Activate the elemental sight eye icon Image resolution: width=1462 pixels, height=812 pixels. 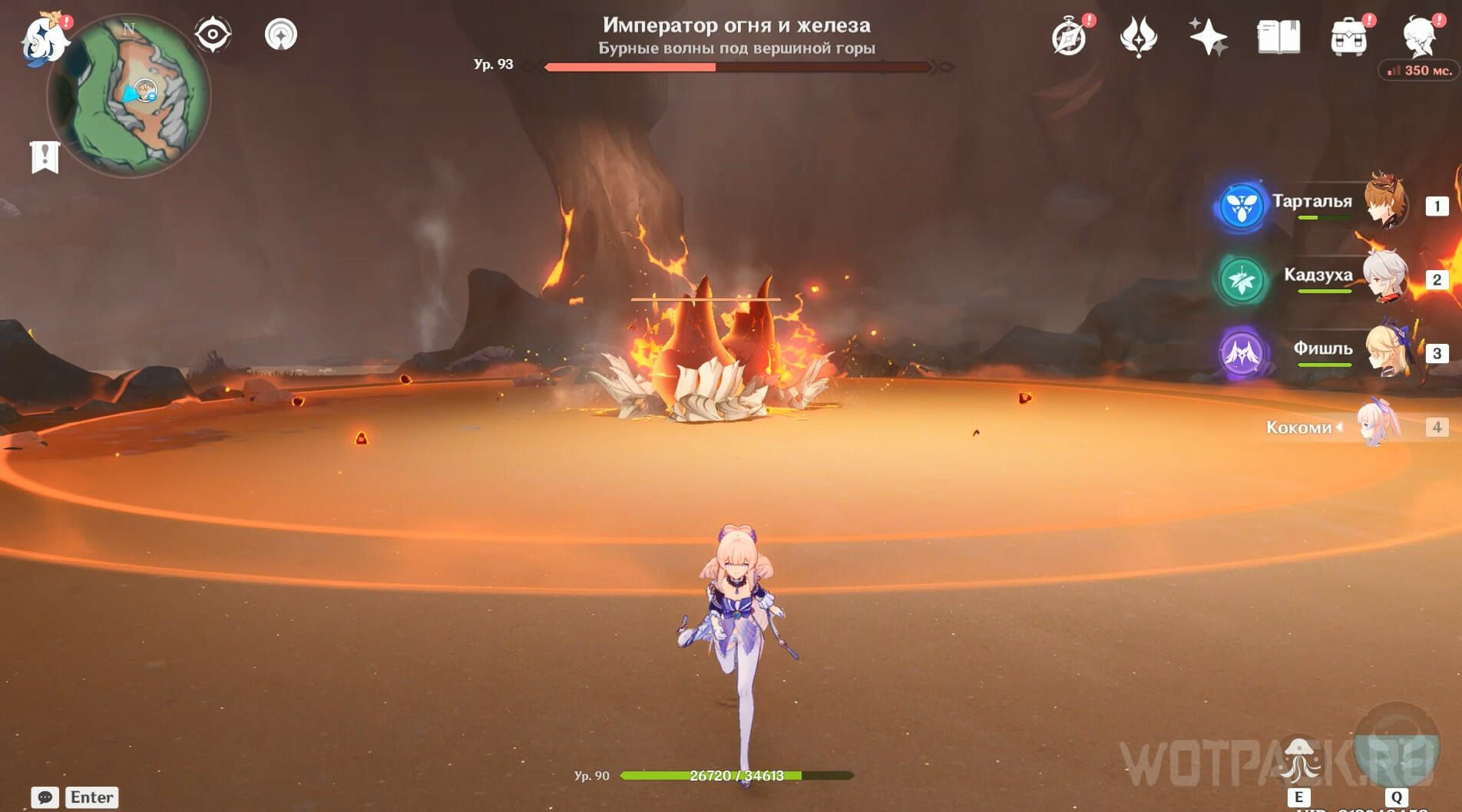coord(213,35)
